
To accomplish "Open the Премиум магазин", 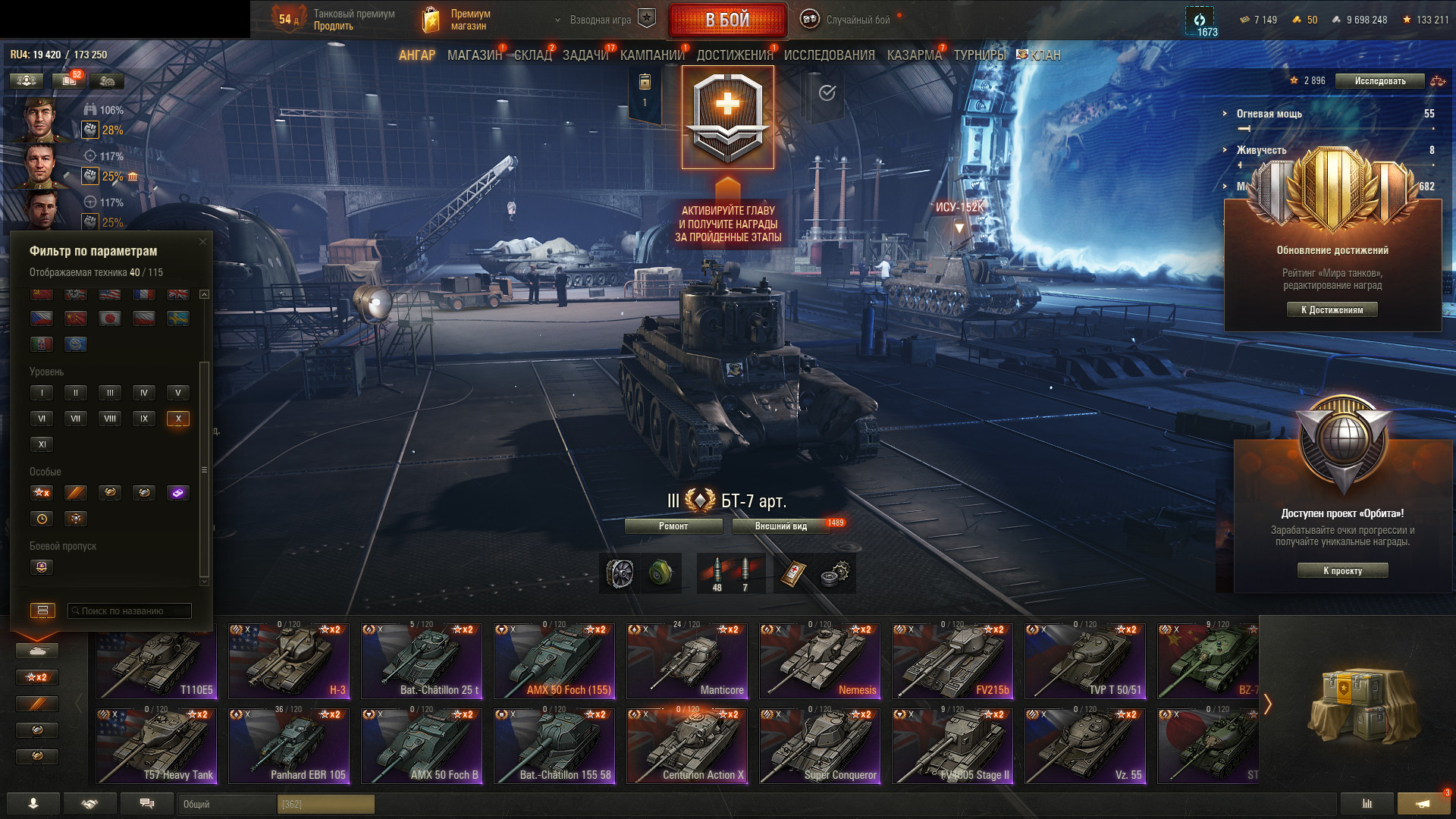I will (x=457, y=20).
